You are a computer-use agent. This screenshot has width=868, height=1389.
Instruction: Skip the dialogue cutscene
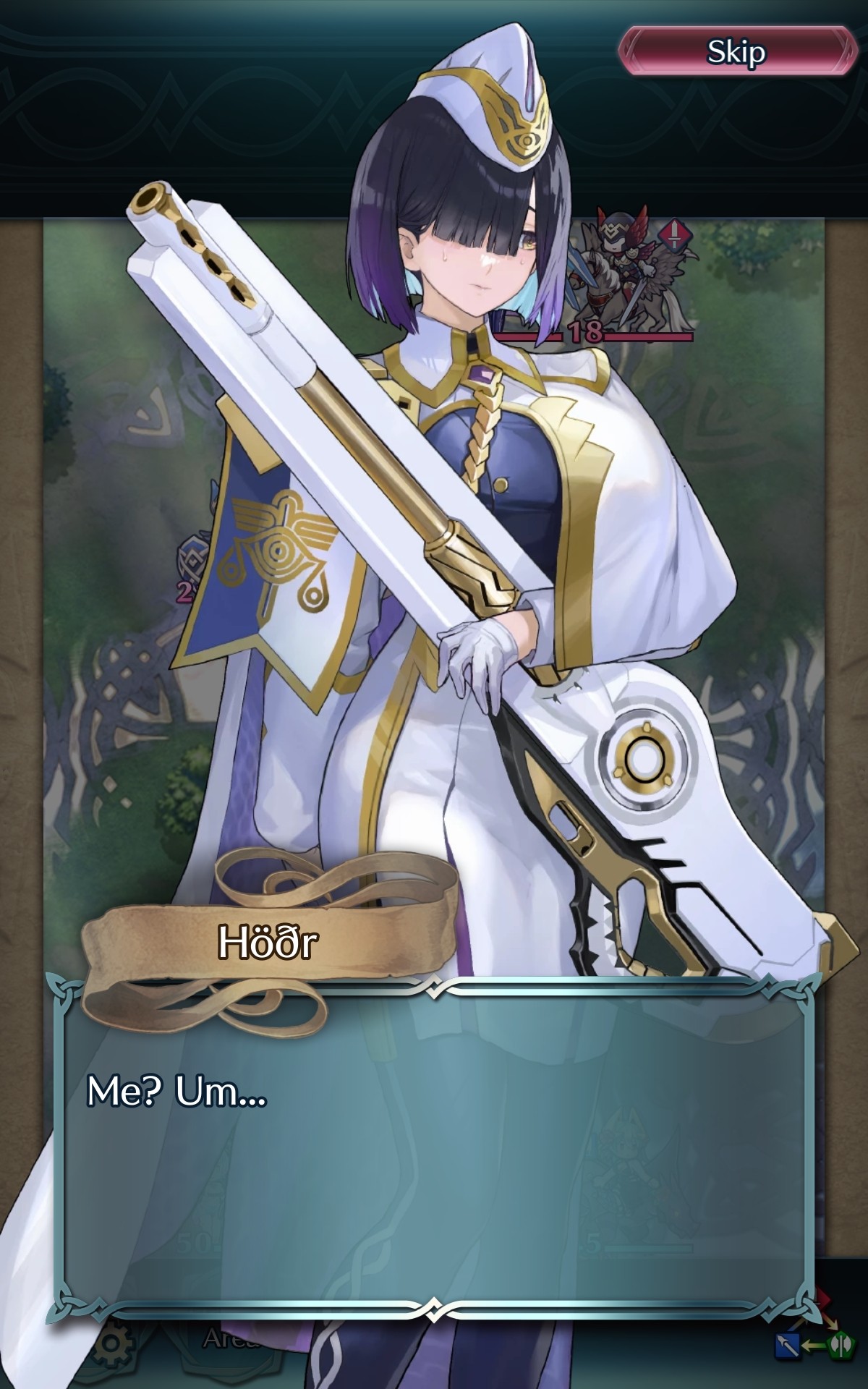tap(736, 51)
